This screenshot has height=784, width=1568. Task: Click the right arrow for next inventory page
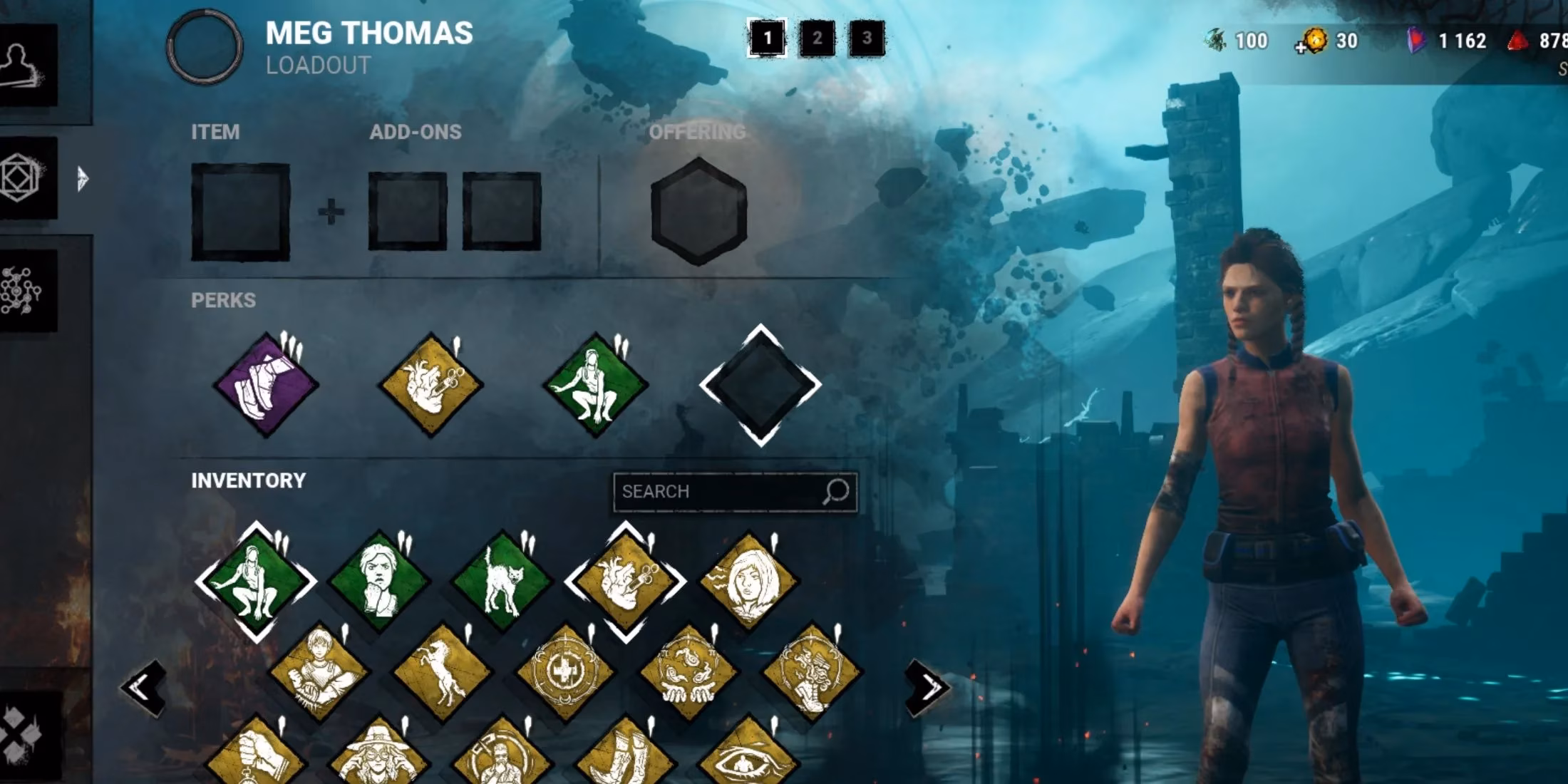pyautogui.click(x=927, y=686)
